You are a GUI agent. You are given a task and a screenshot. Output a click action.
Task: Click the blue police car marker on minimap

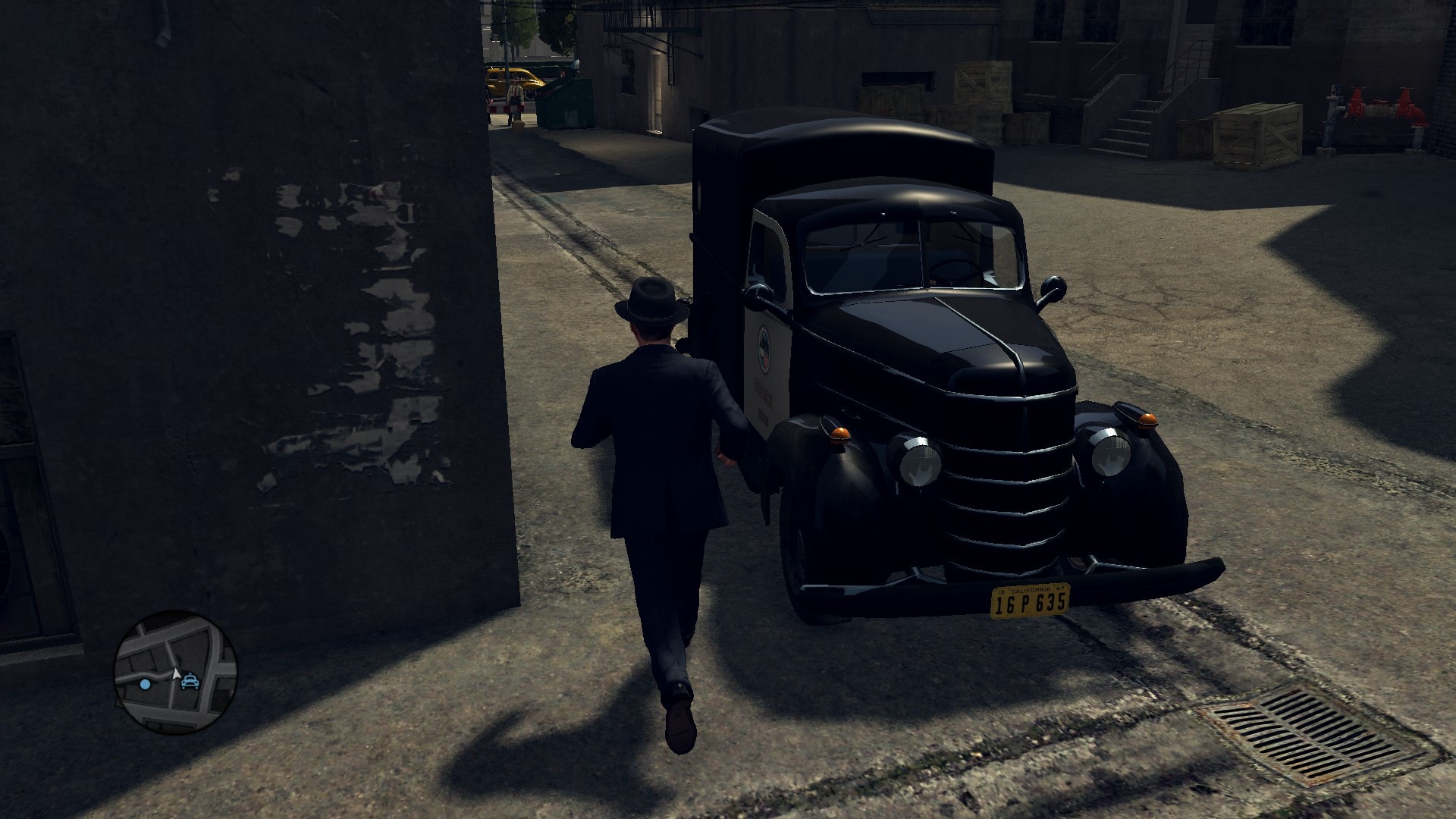(x=190, y=681)
